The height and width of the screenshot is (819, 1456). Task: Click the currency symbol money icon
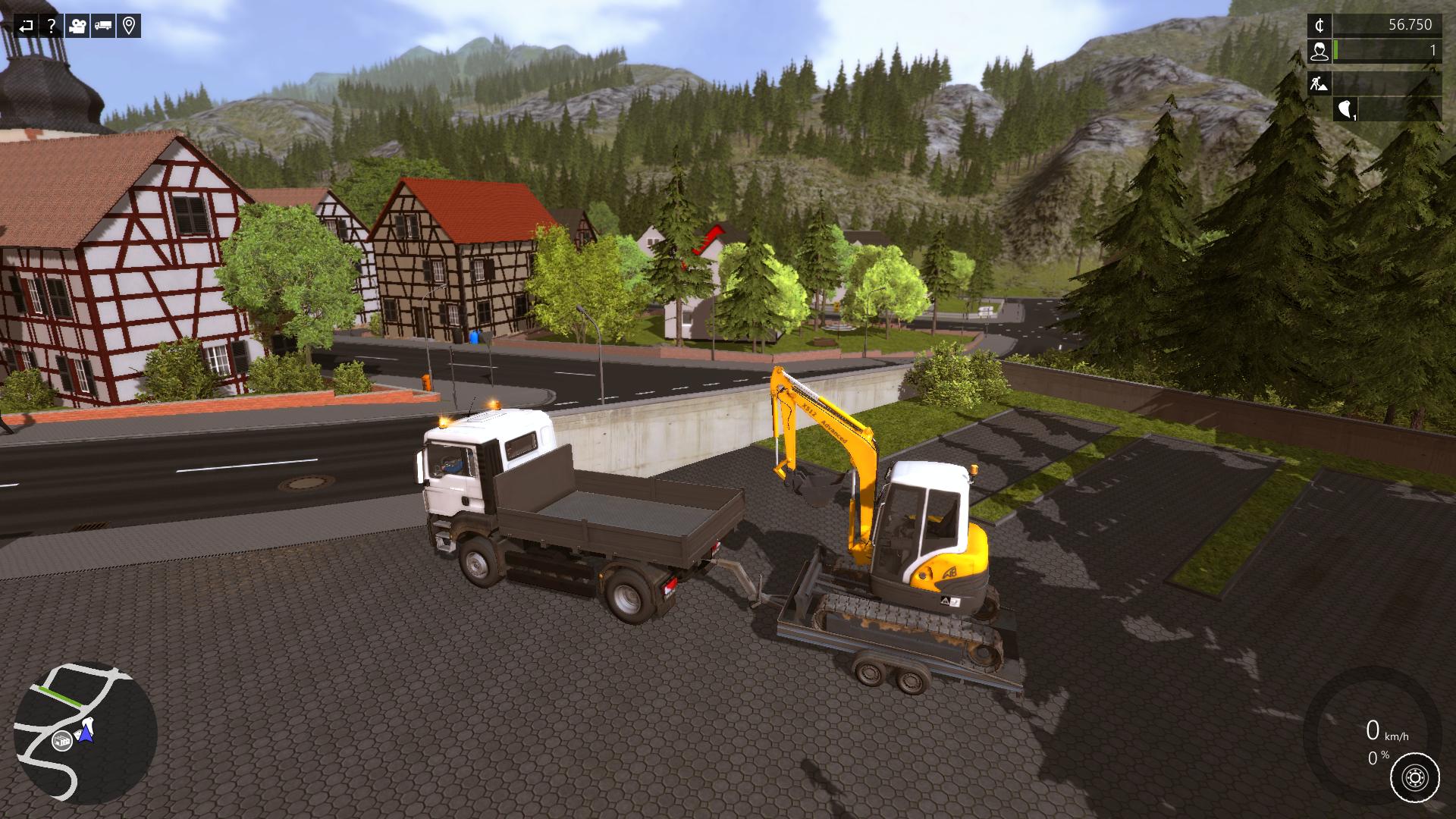point(1319,25)
